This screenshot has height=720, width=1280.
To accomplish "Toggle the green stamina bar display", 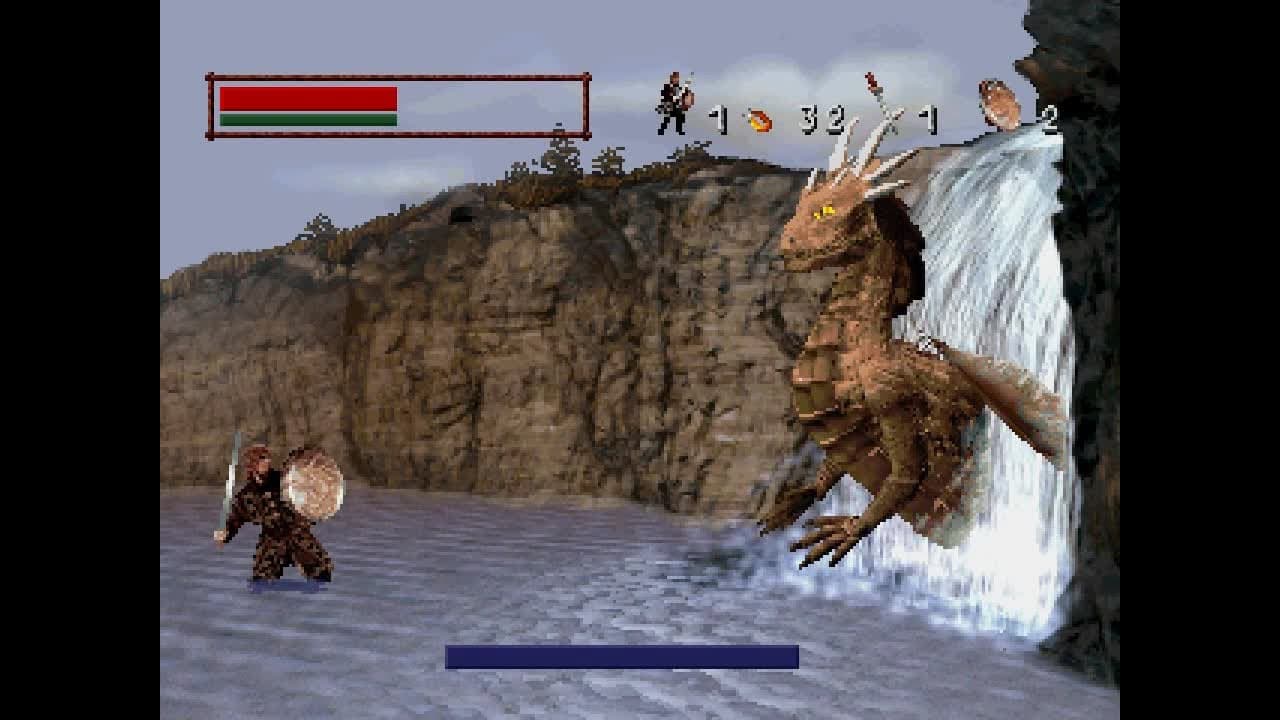I will [x=307, y=120].
